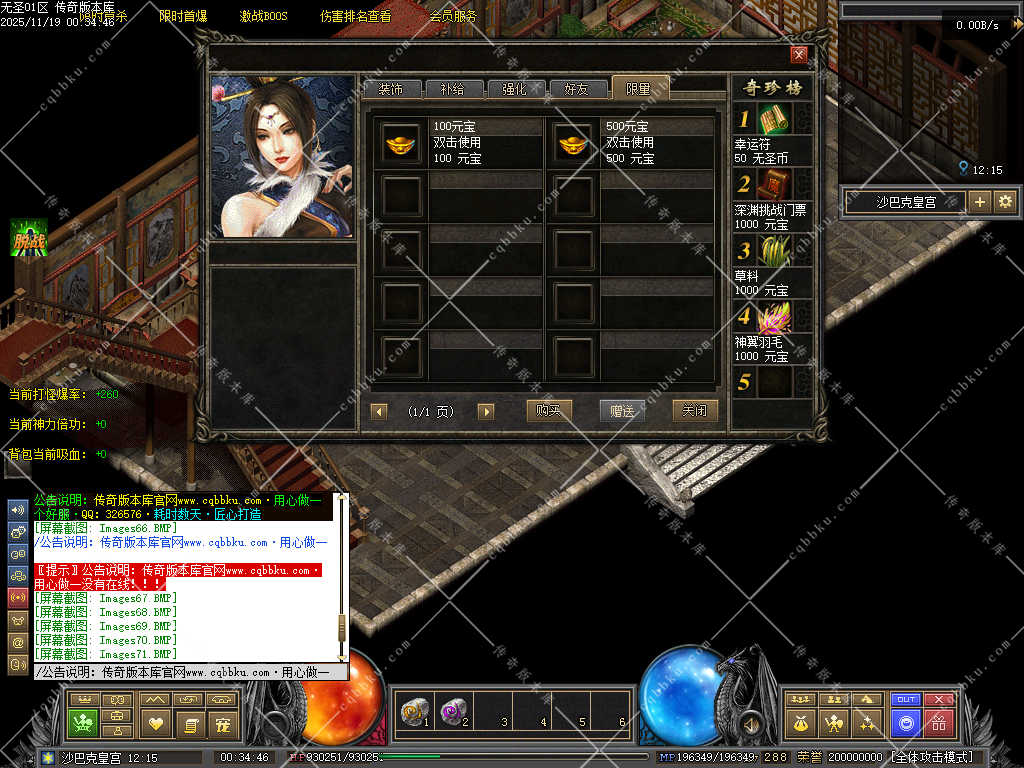Open the 激战BOSS top menu
This screenshot has width=1024, height=768.
(x=263, y=16)
